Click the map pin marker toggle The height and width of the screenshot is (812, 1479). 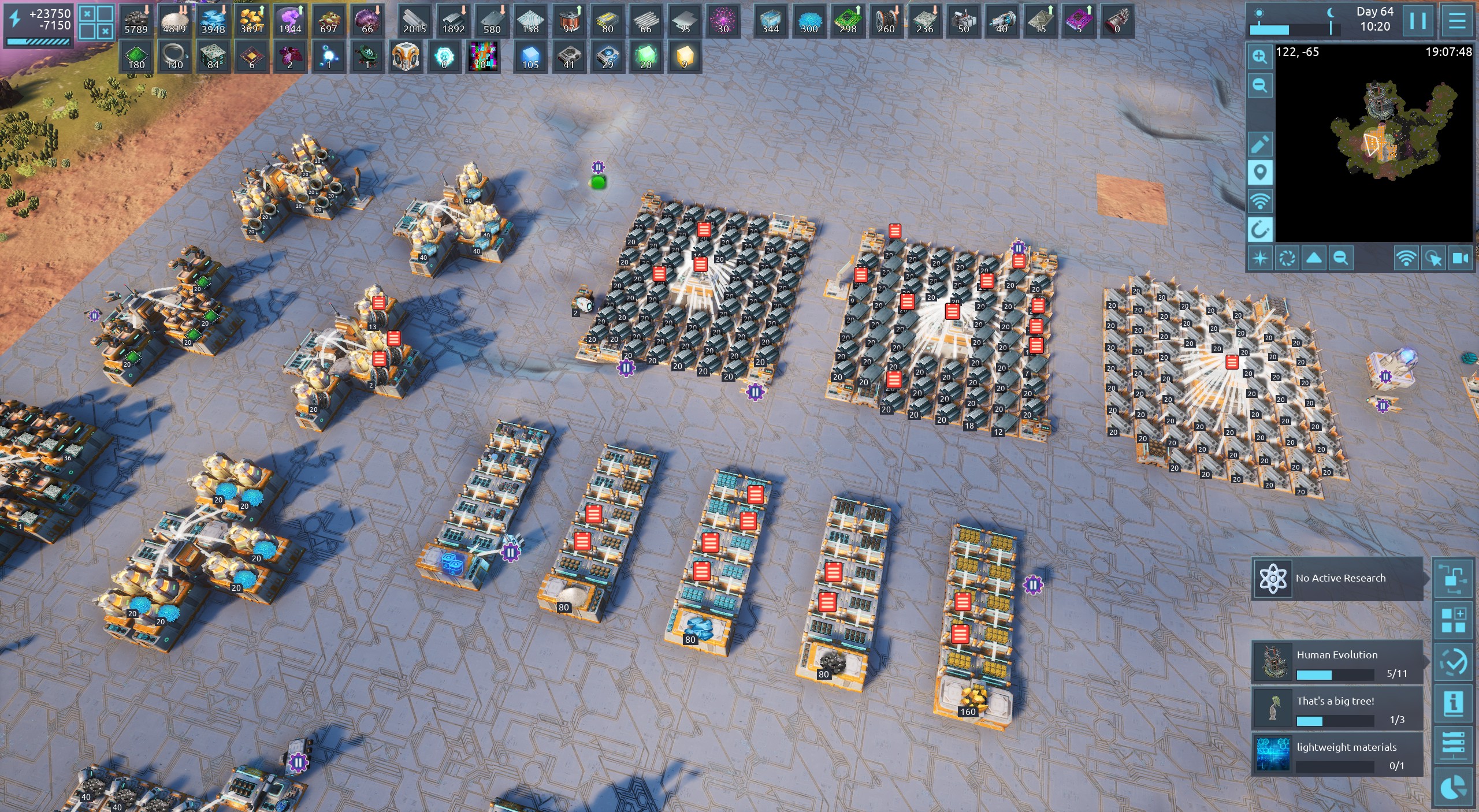tap(1259, 172)
